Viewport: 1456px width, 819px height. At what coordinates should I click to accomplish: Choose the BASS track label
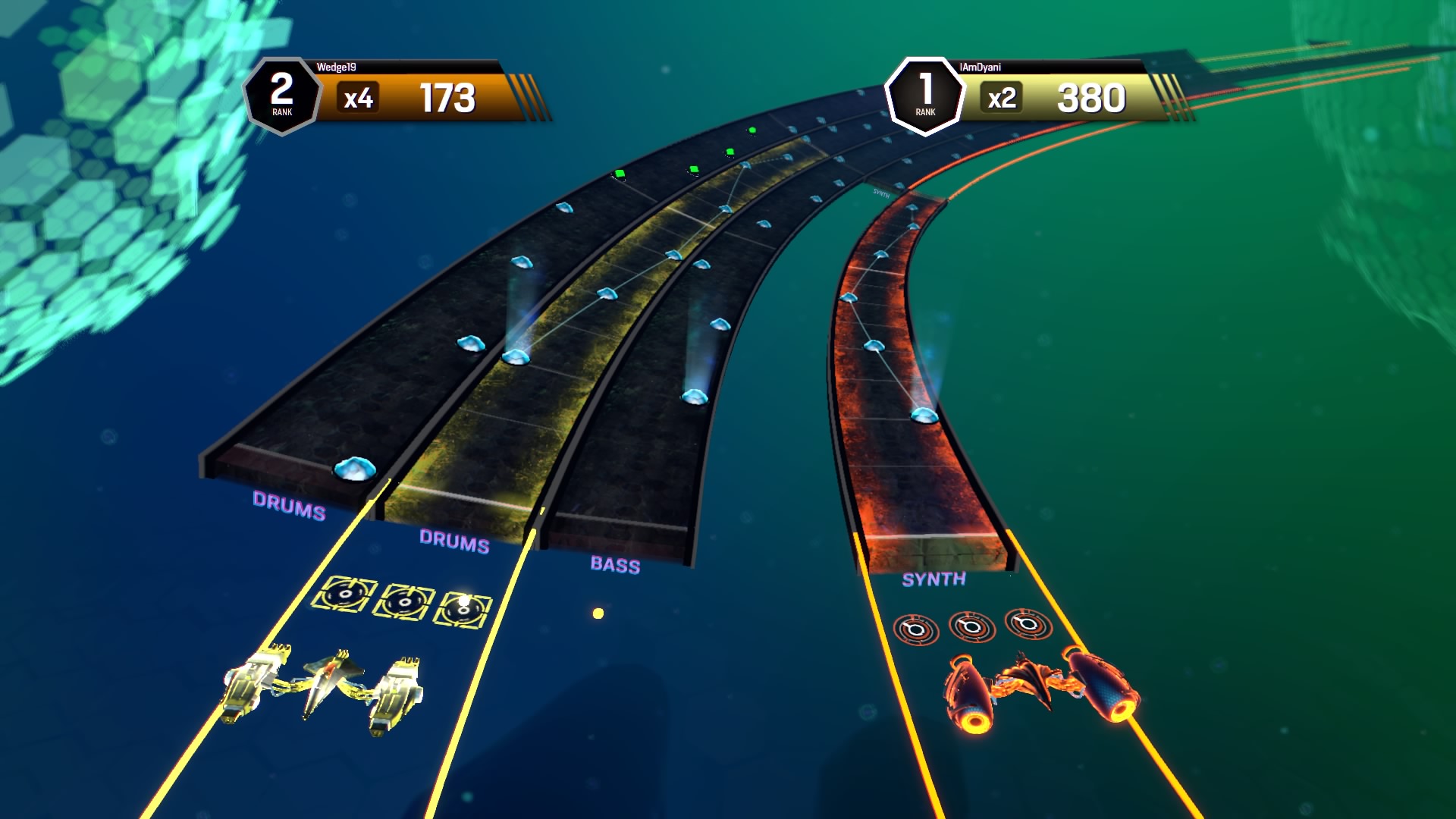[615, 565]
